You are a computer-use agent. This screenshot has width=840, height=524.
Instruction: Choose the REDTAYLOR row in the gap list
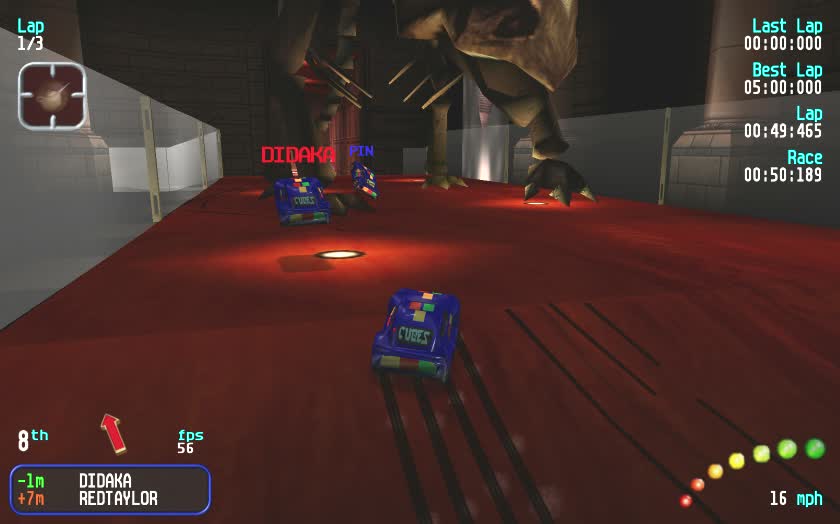110,498
